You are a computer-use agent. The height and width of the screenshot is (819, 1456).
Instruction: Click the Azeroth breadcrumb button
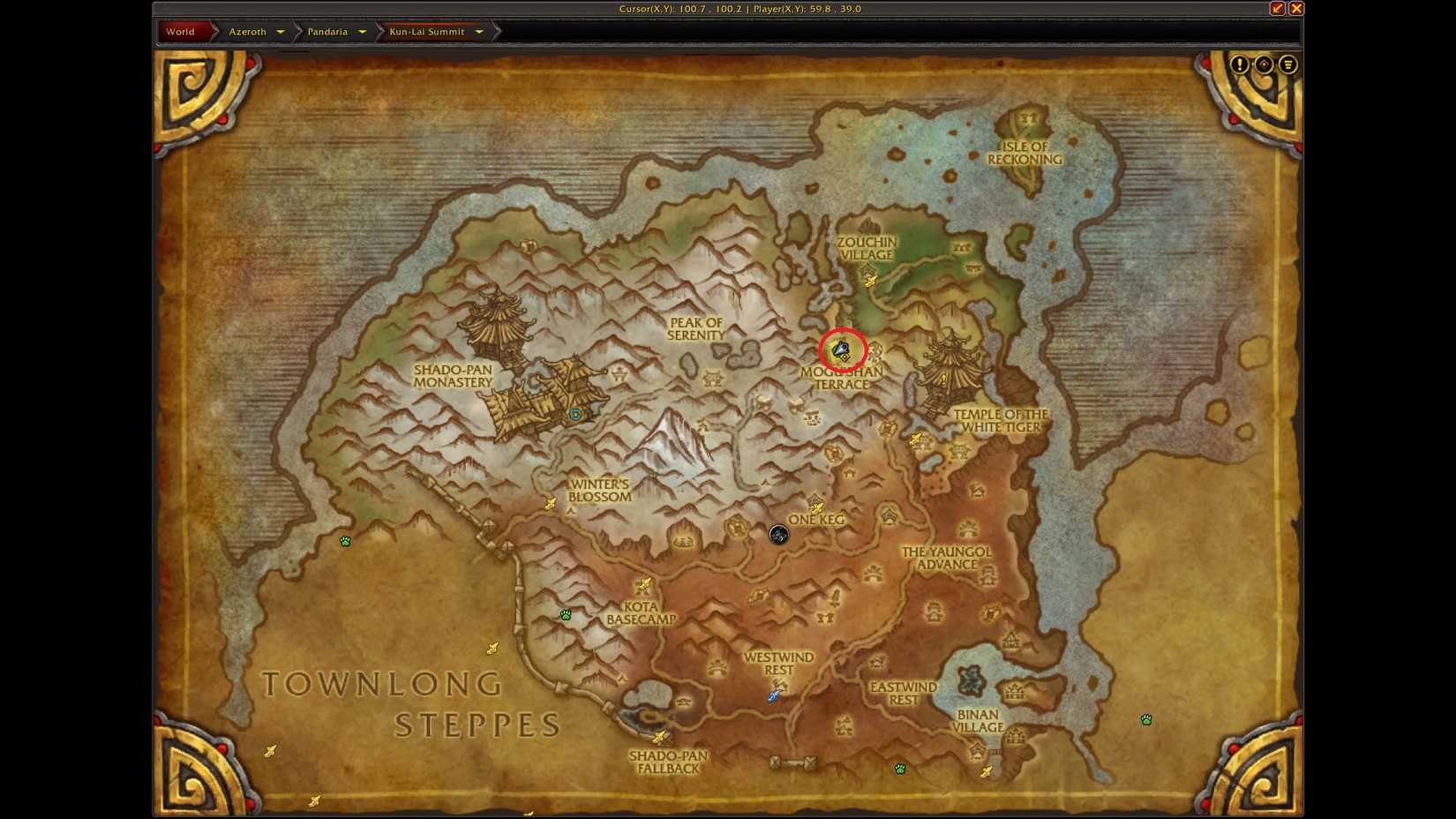coord(247,31)
